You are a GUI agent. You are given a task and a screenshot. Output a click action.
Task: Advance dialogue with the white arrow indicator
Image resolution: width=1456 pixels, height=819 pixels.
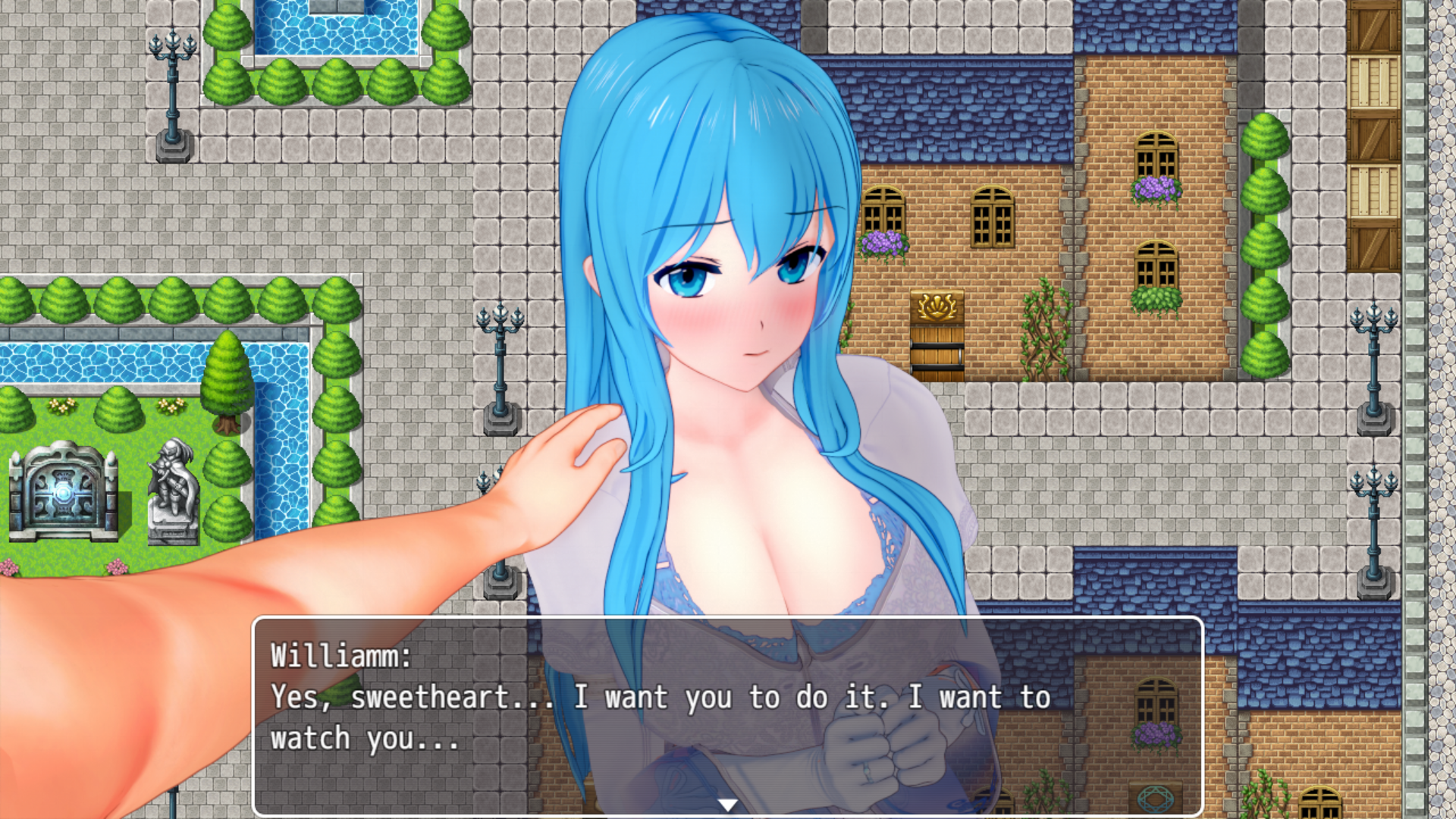coord(727,805)
